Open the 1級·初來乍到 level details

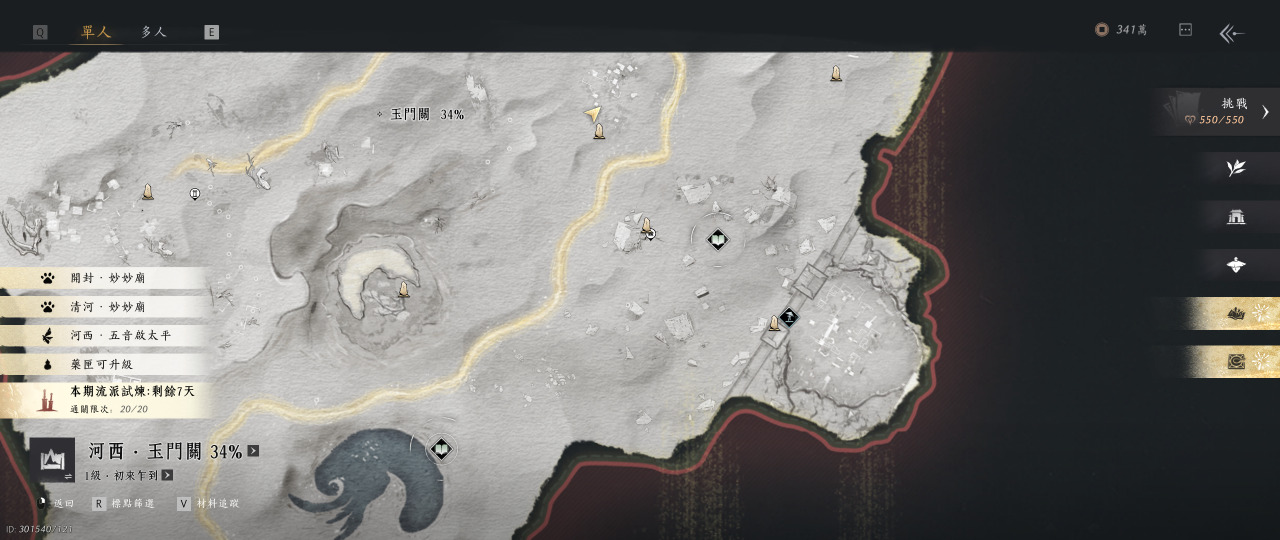tap(167, 475)
